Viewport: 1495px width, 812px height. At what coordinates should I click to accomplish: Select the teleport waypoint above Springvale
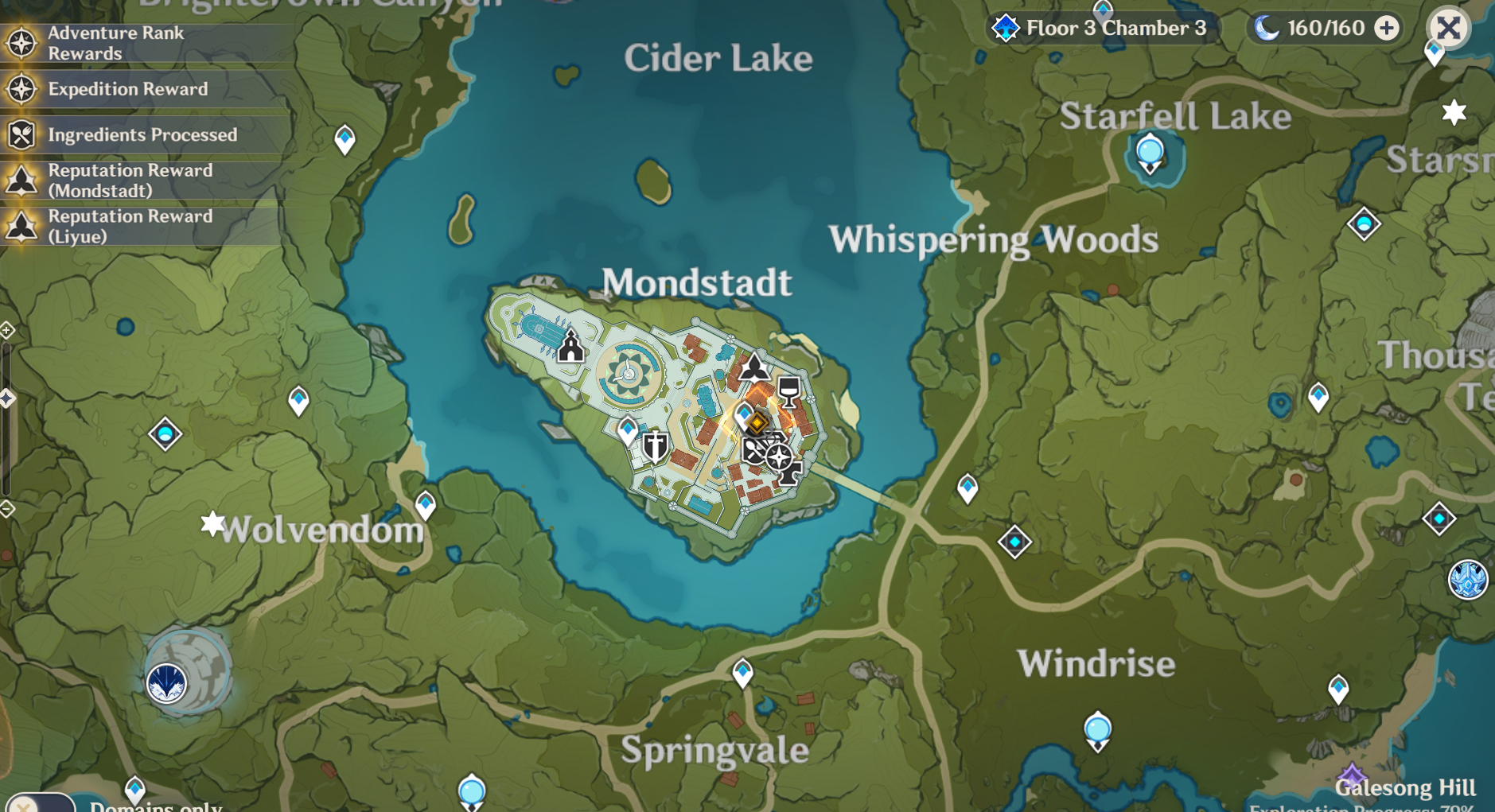pyautogui.click(x=742, y=673)
